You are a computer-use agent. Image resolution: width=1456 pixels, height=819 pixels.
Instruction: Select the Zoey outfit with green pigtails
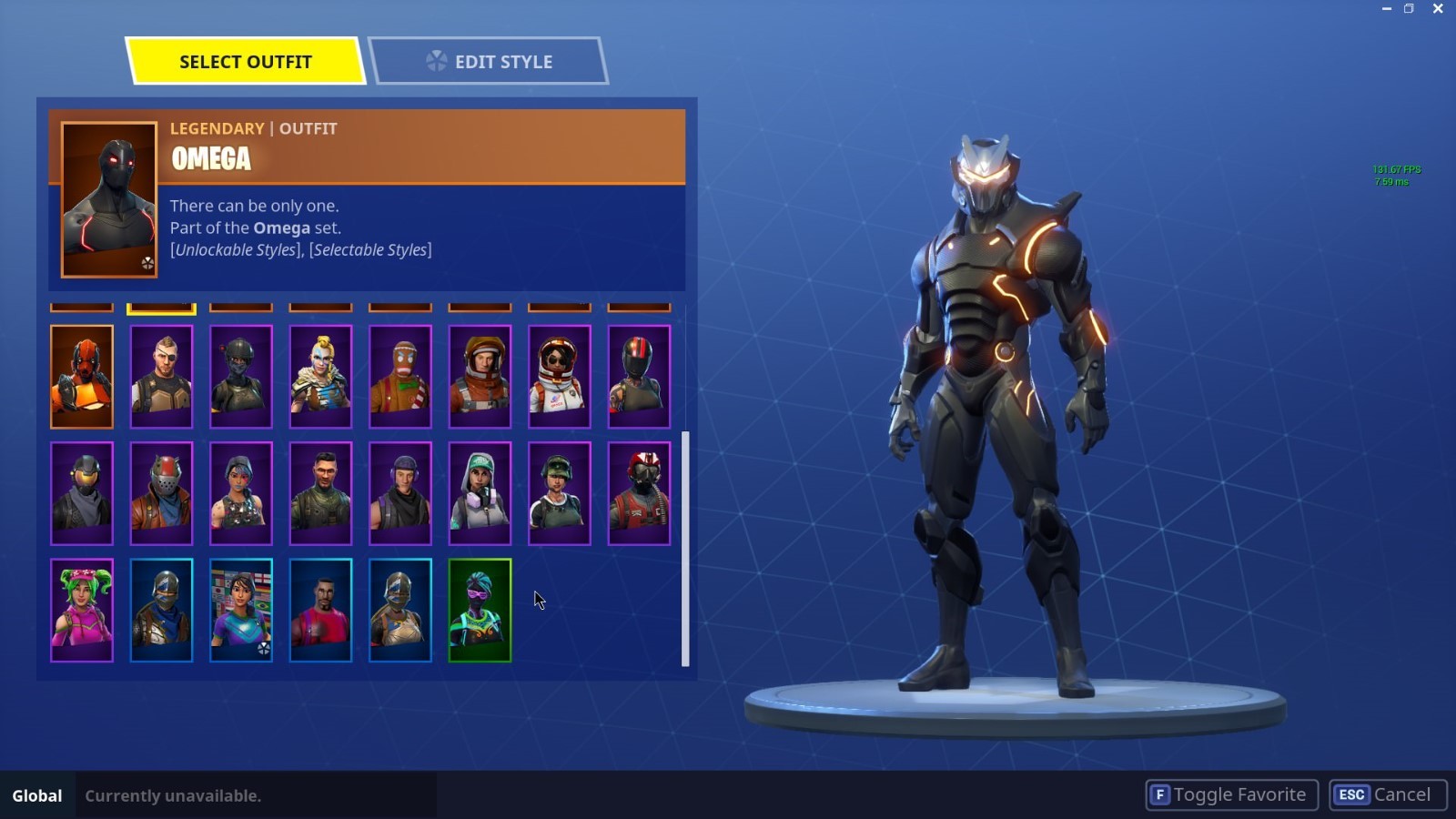click(x=82, y=610)
